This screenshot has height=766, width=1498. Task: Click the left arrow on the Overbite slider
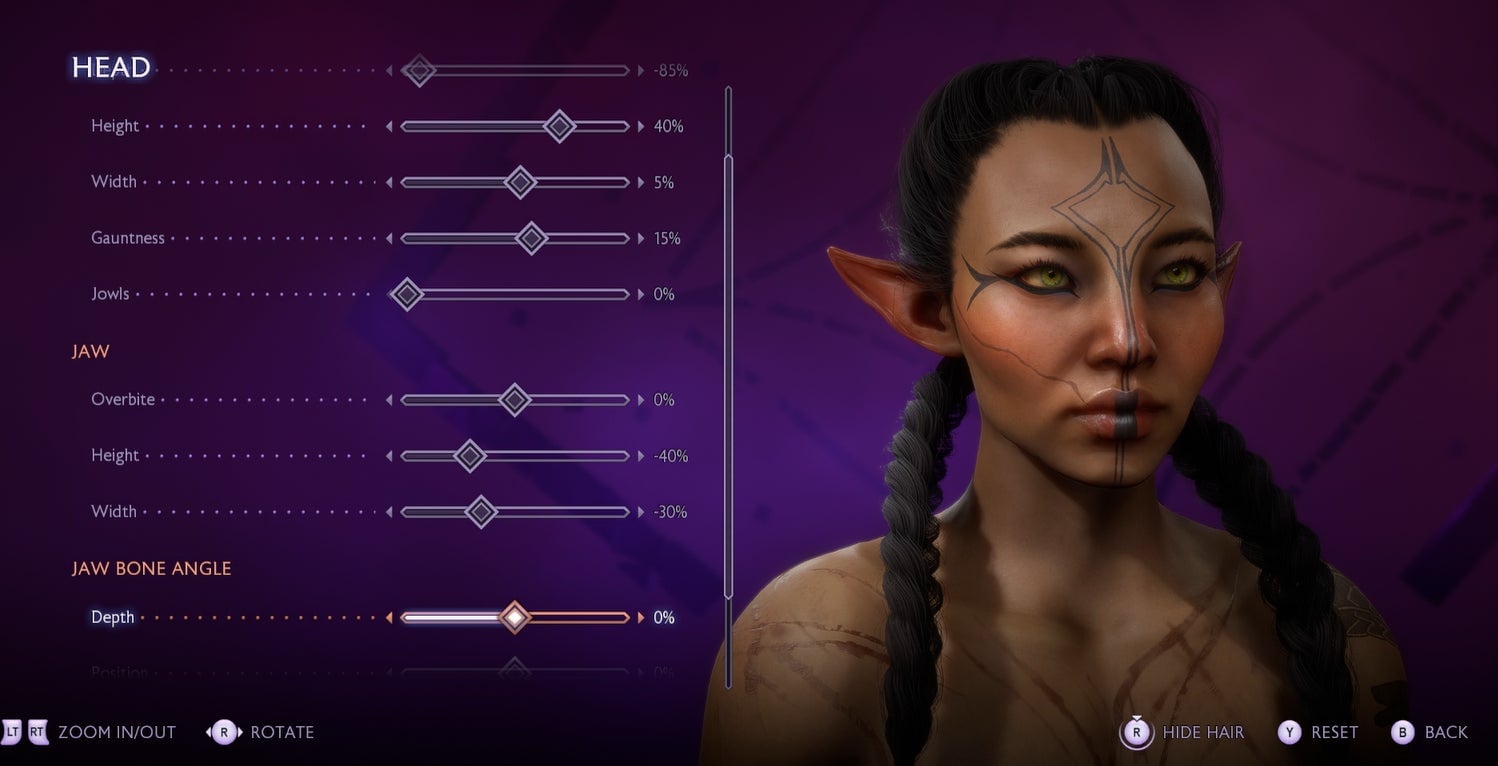click(389, 399)
